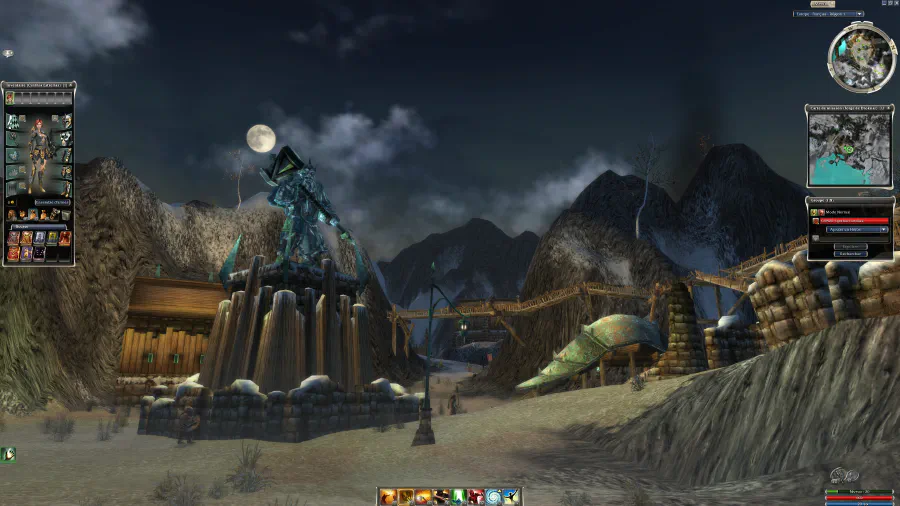Click the character portrait atop the inventory panel
900x506 pixels.
10,98
